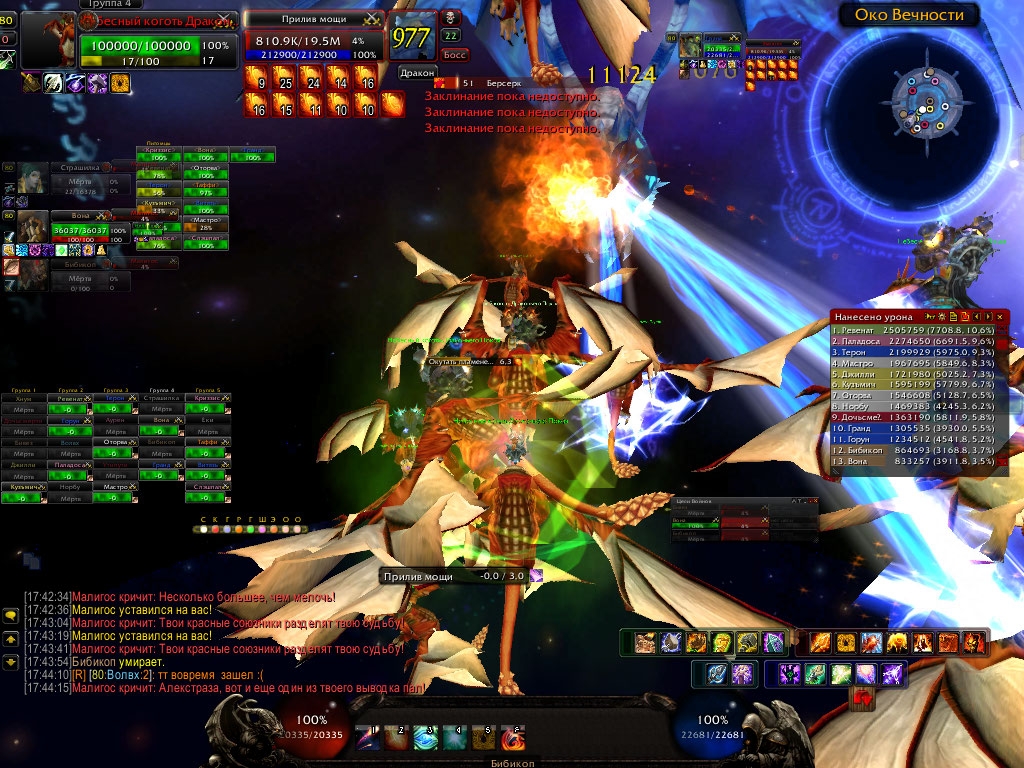Activate vehicle ability in slot one
Image resolution: width=1024 pixels, height=768 pixels.
click(x=370, y=738)
